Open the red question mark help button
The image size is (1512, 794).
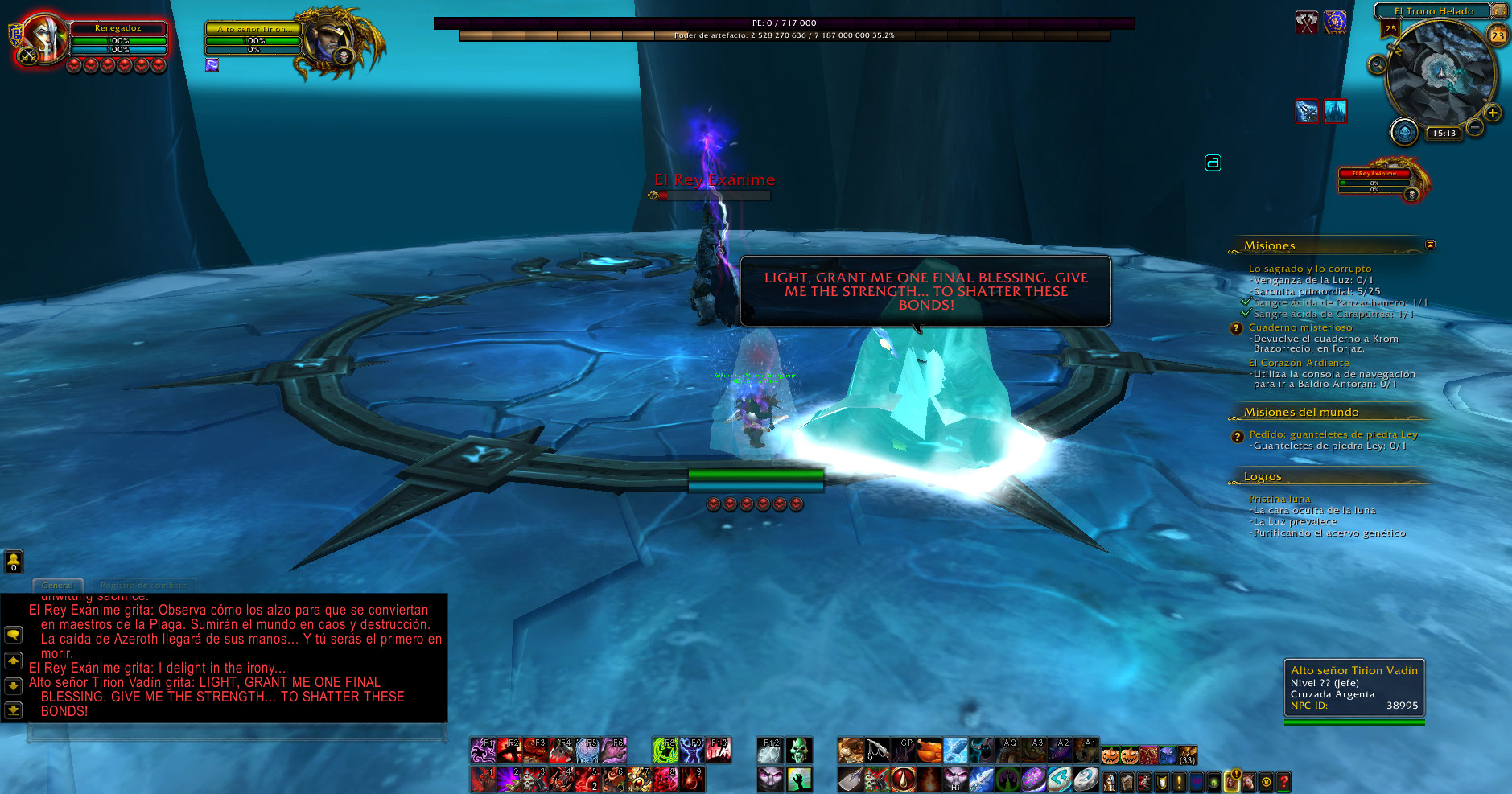point(1284,781)
